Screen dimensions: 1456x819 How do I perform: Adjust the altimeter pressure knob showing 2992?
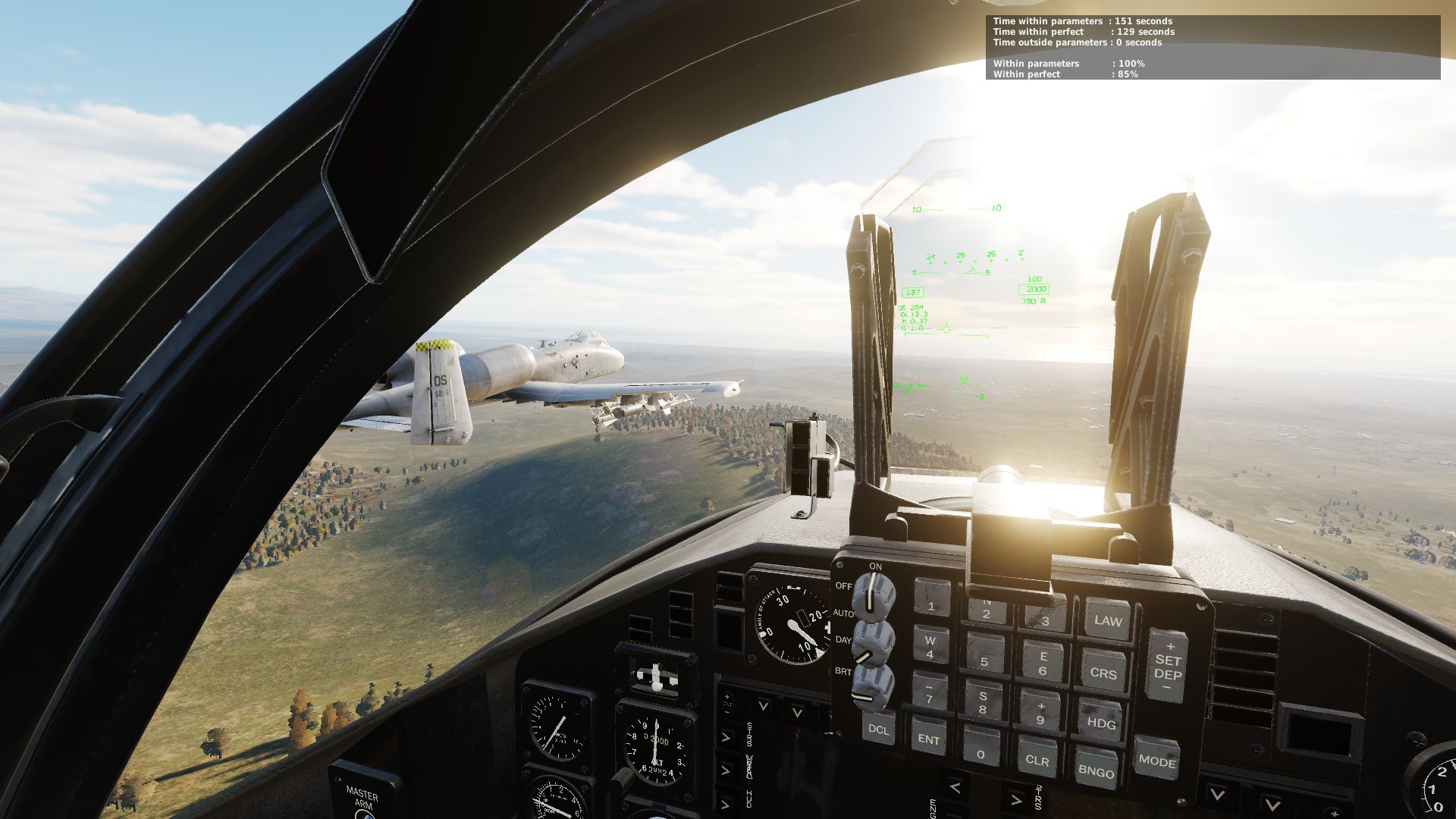[623, 777]
